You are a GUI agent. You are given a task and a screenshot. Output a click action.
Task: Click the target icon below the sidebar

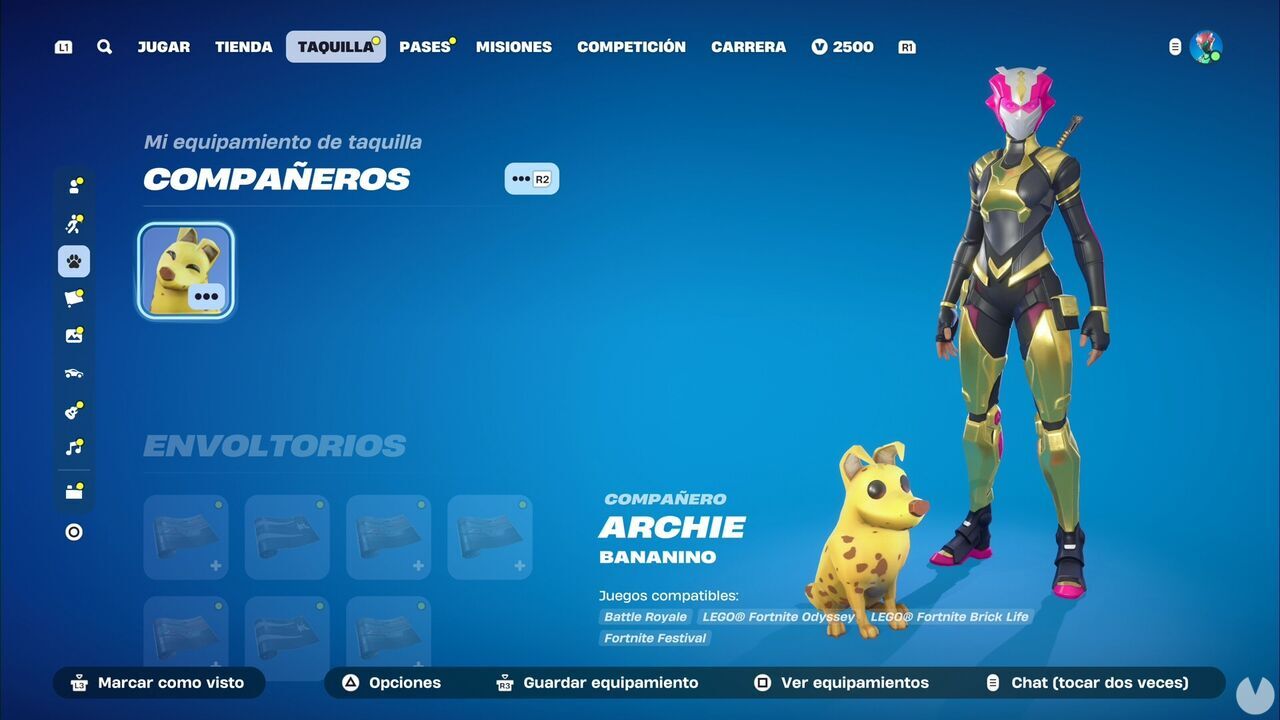(x=73, y=531)
